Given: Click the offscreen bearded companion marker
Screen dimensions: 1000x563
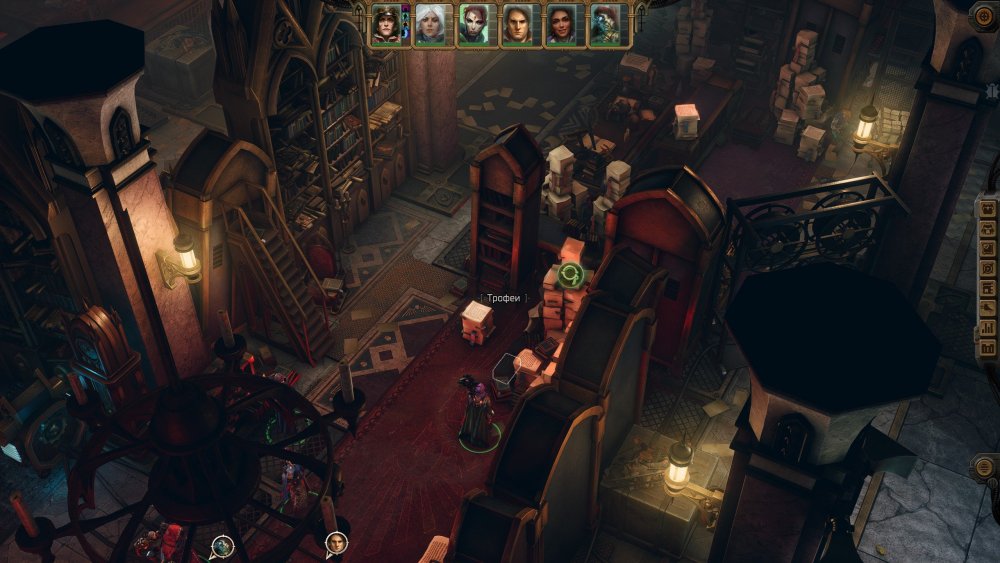Looking at the screenshot, I should [x=336, y=544].
